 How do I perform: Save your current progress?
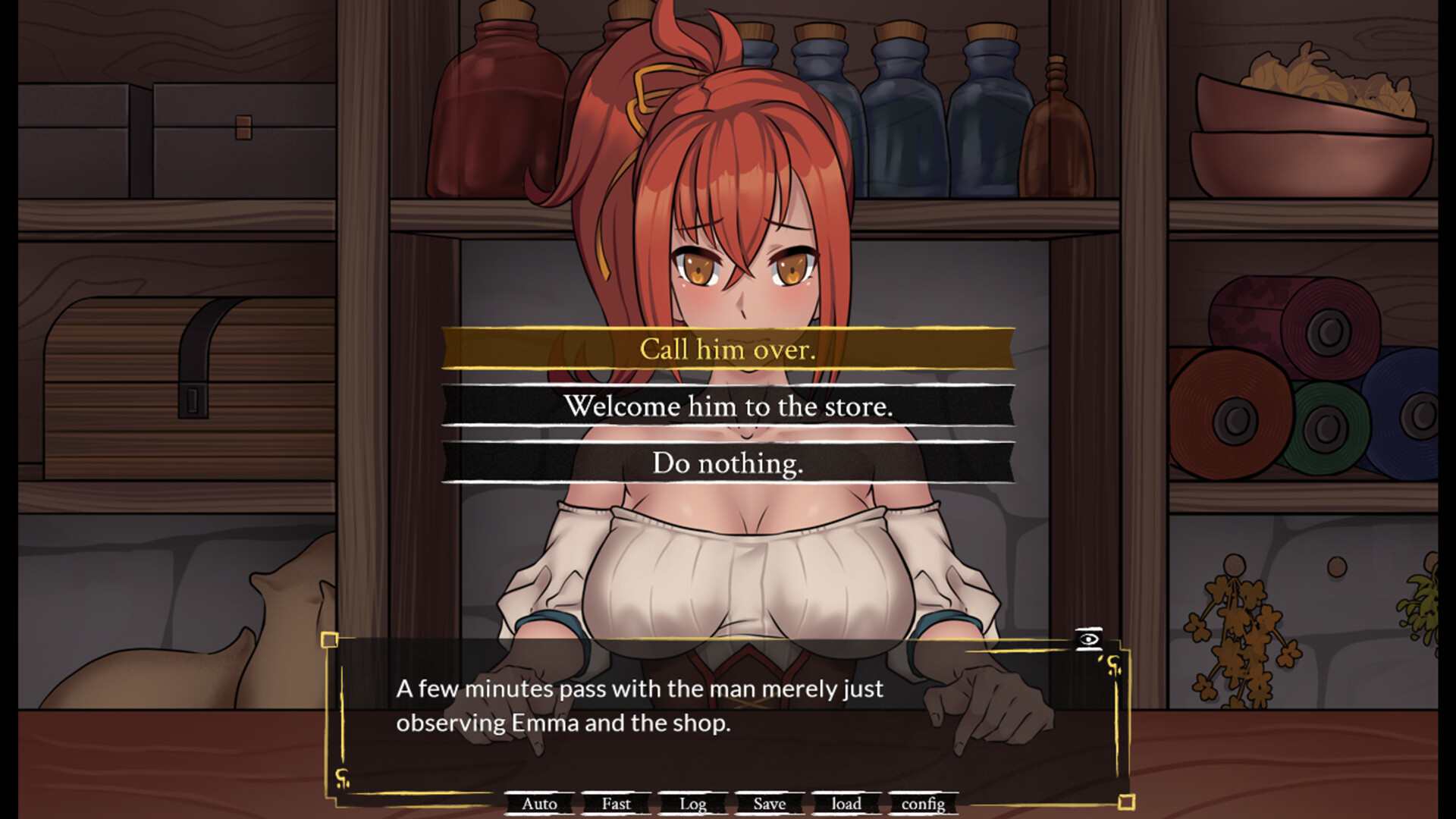[x=768, y=804]
